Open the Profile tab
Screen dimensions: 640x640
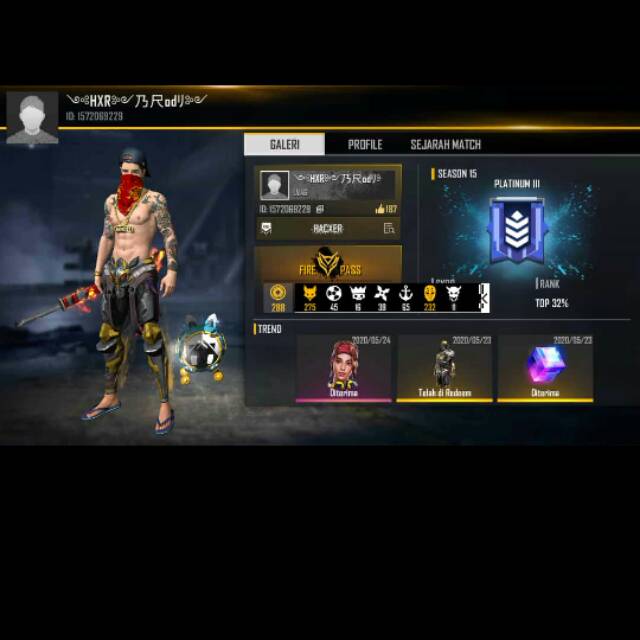(365, 145)
